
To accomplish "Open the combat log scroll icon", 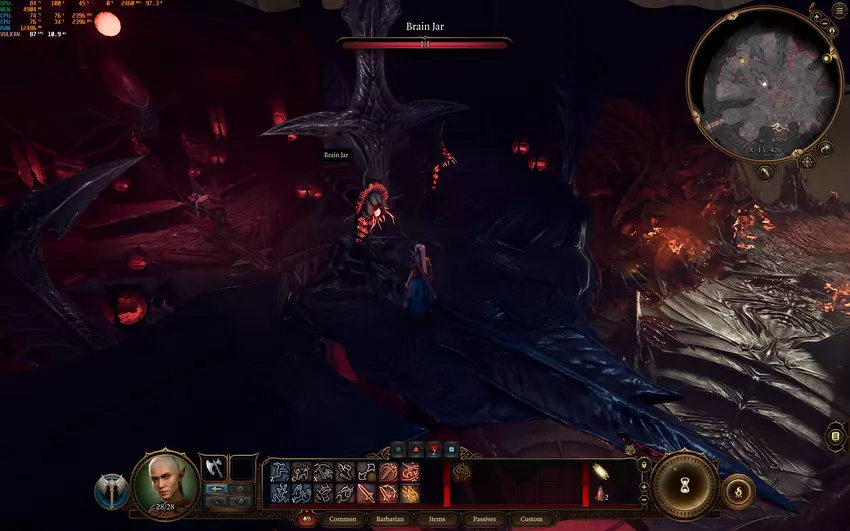I will tap(836, 437).
